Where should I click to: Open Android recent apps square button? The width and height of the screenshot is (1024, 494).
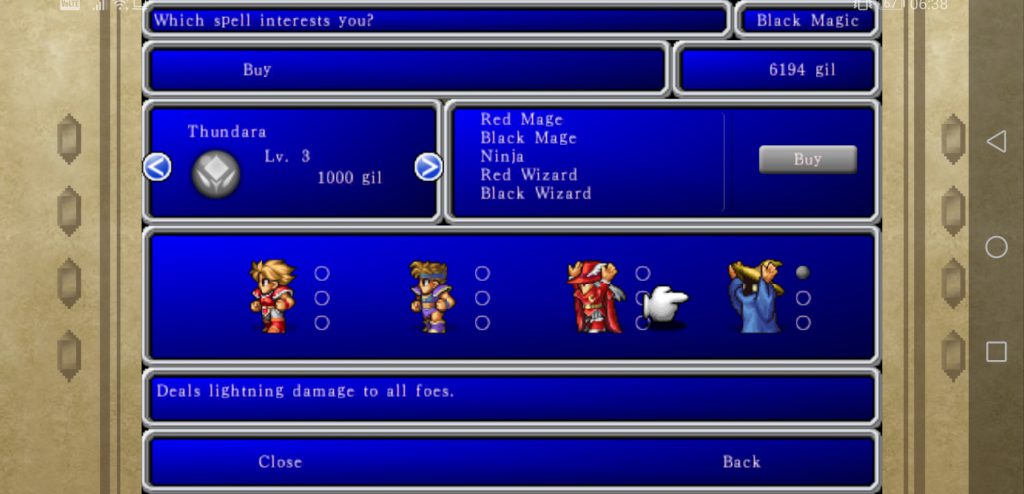996,351
